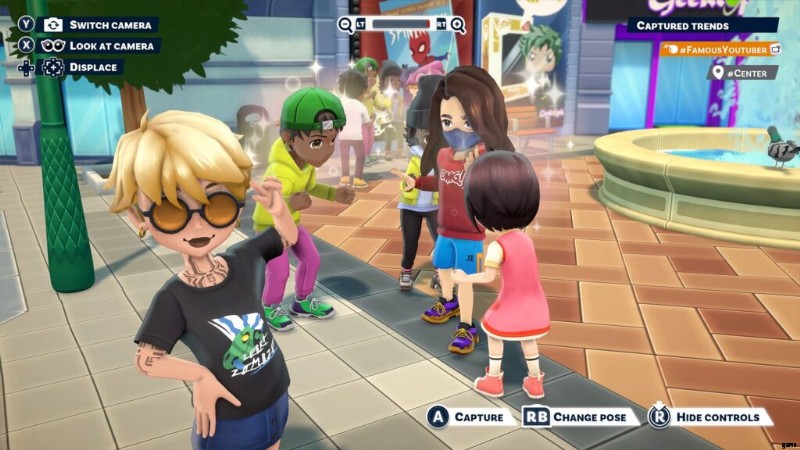Image resolution: width=800 pixels, height=450 pixels.
Task: Change pose of the character
Action: click(x=580, y=416)
